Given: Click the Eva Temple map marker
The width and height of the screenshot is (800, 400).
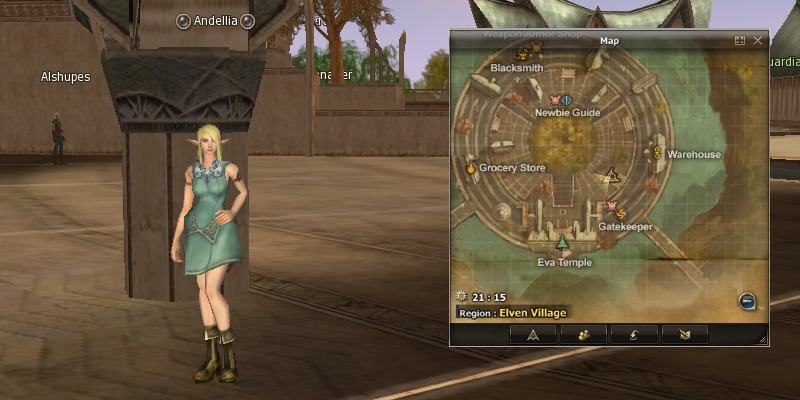Looking at the screenshot, I should 563,244.
